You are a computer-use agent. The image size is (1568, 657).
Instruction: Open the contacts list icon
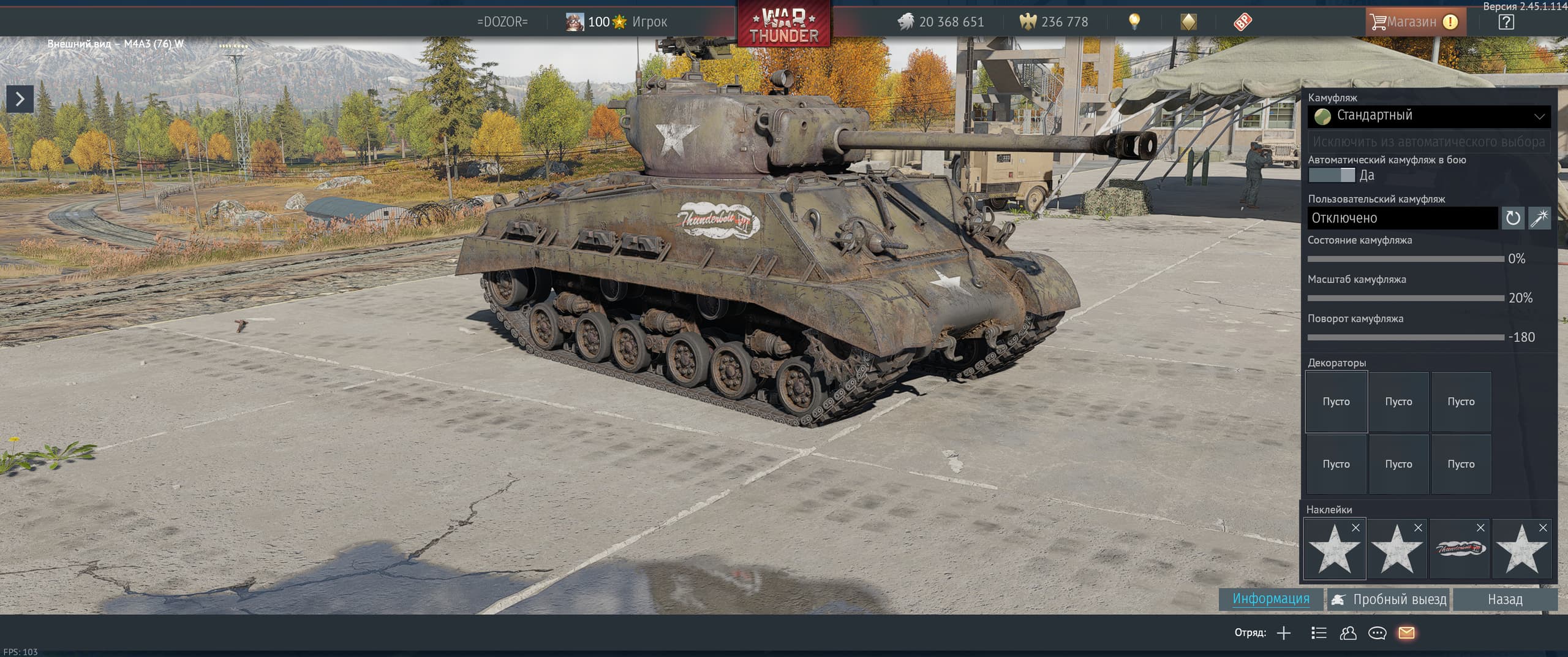(1347, 633)
